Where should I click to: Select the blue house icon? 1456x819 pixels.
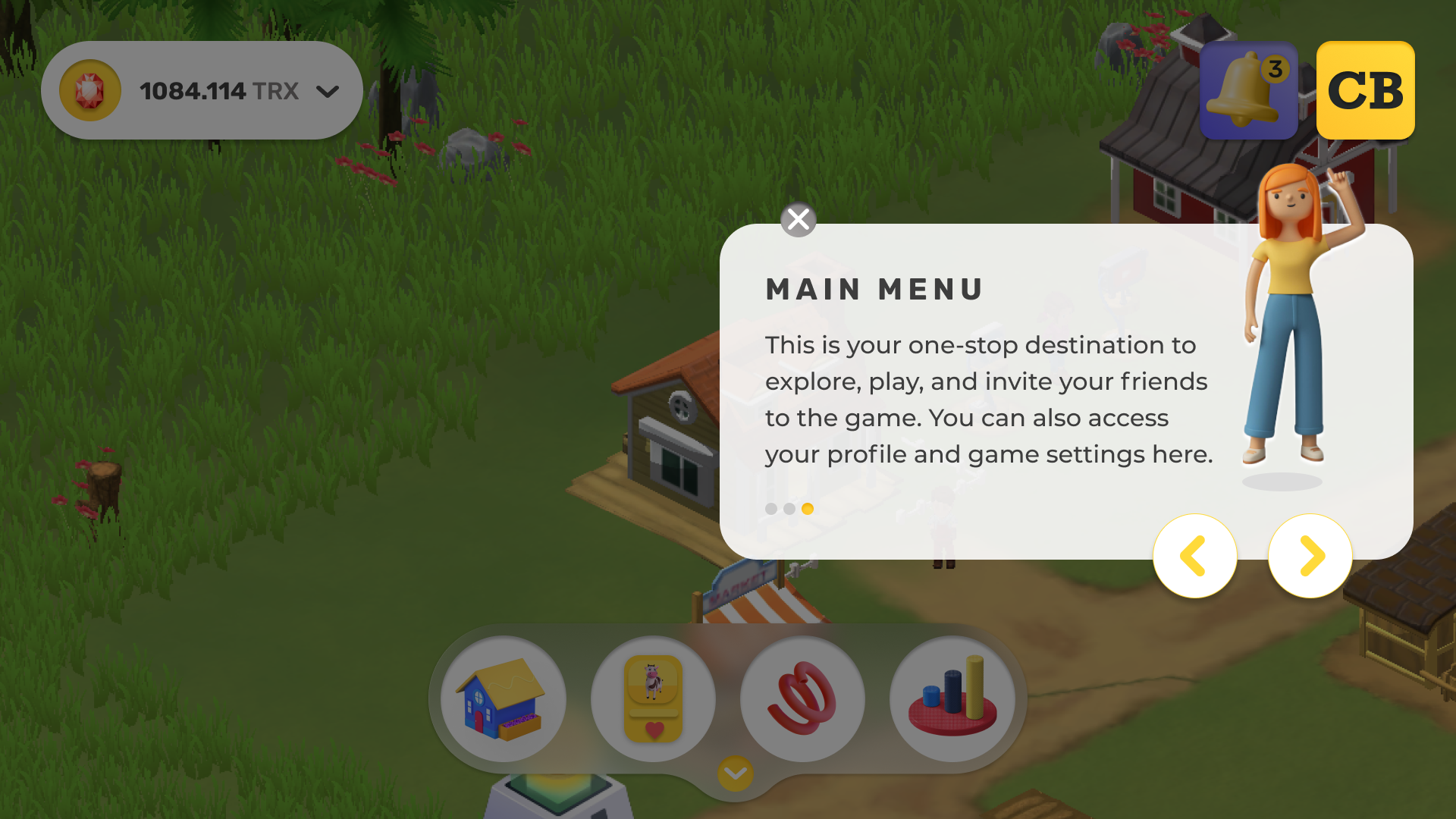click(503, 698)
